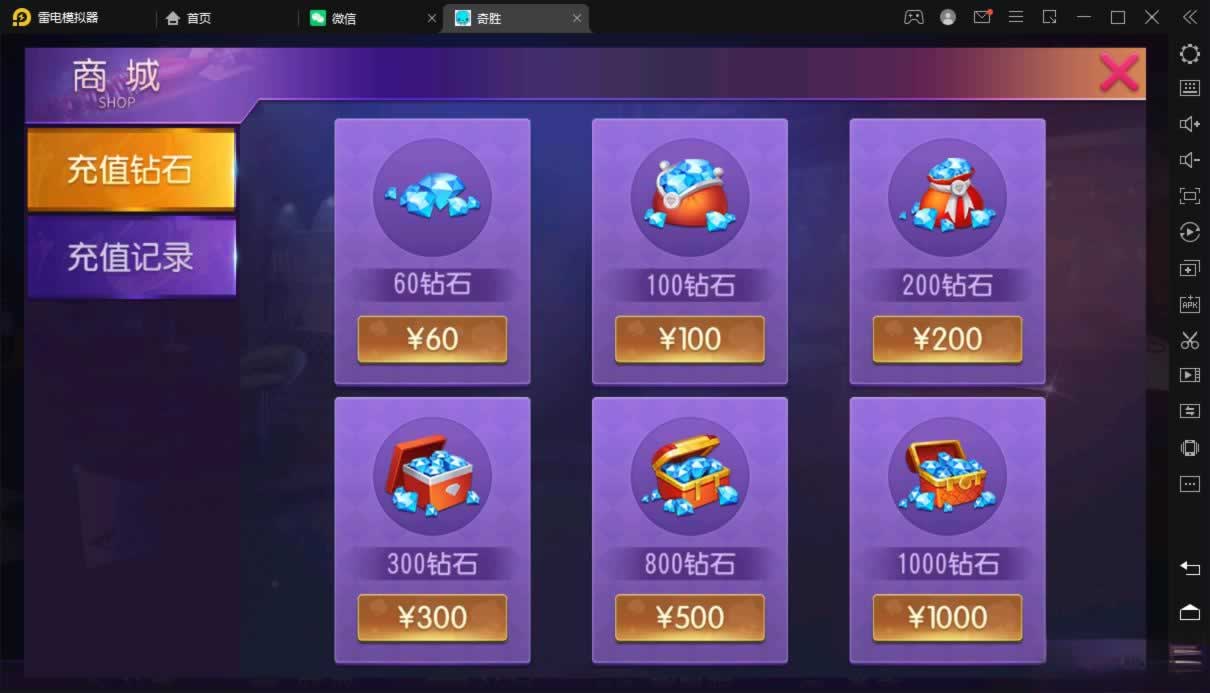Tap the ¥200 price button
The image size is (1210, 693).
point(947,339)
